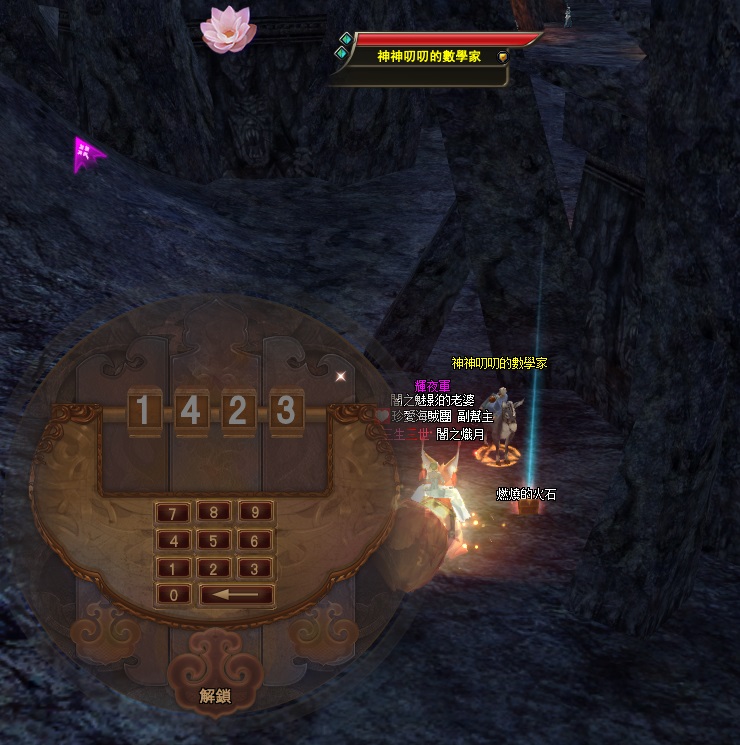The width and height of the screenshot is (740, 745).
Task: Select the 神神叨叨的數學家 target frame
Action: click(x=429, y=57)
